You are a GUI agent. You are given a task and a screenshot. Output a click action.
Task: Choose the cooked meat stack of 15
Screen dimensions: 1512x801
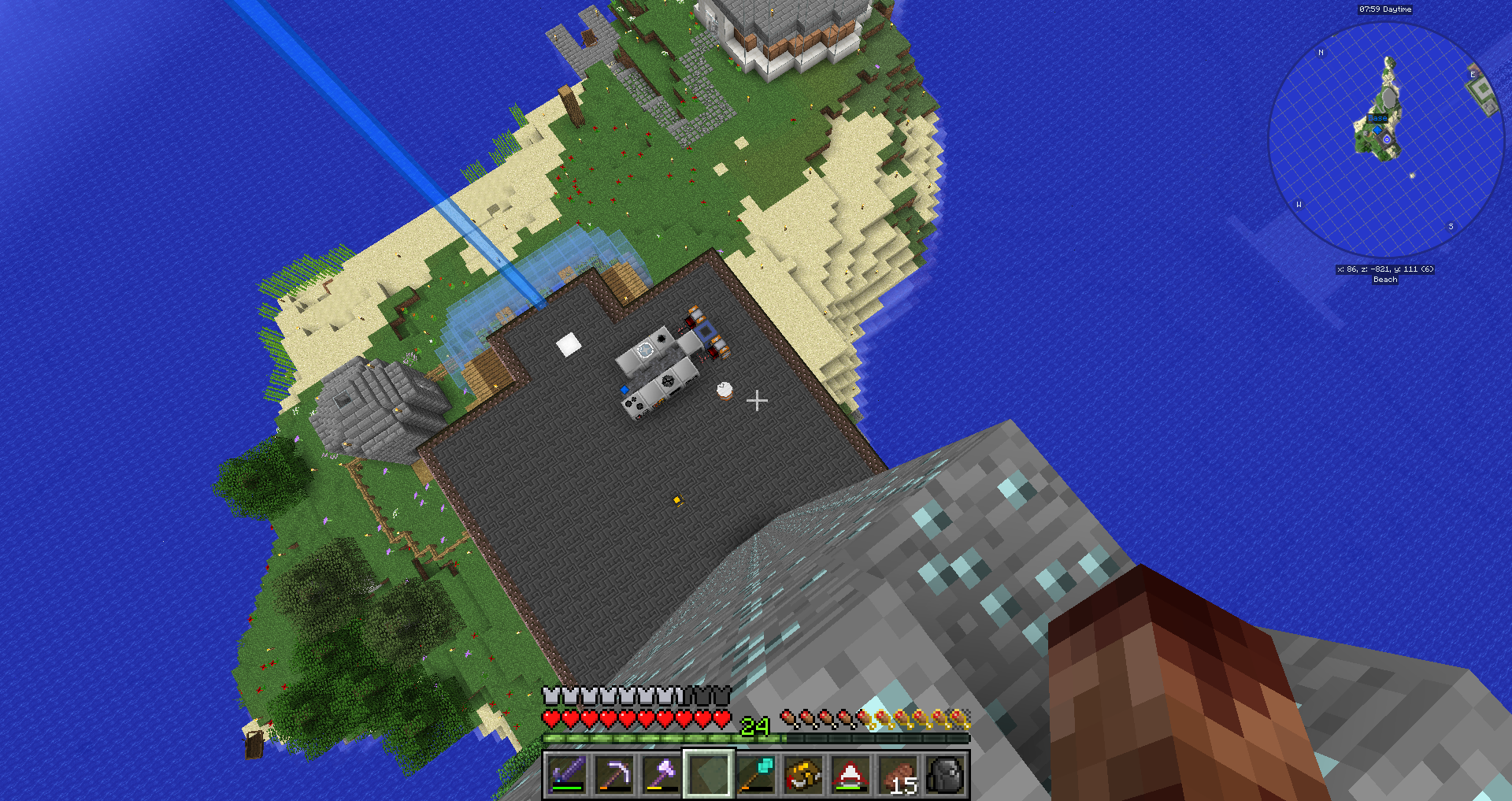898,774
